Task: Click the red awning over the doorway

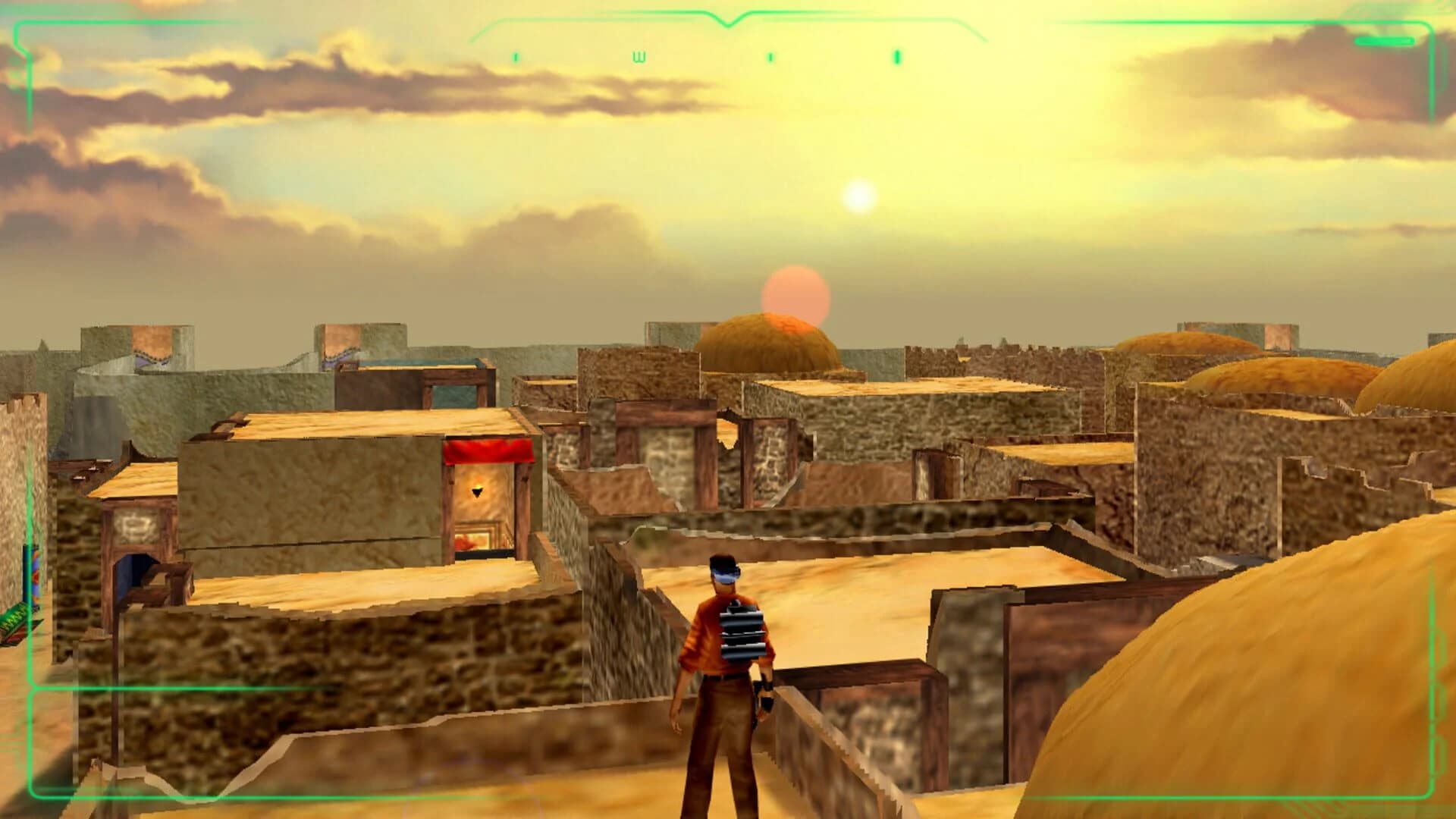Action: (487, 450)
